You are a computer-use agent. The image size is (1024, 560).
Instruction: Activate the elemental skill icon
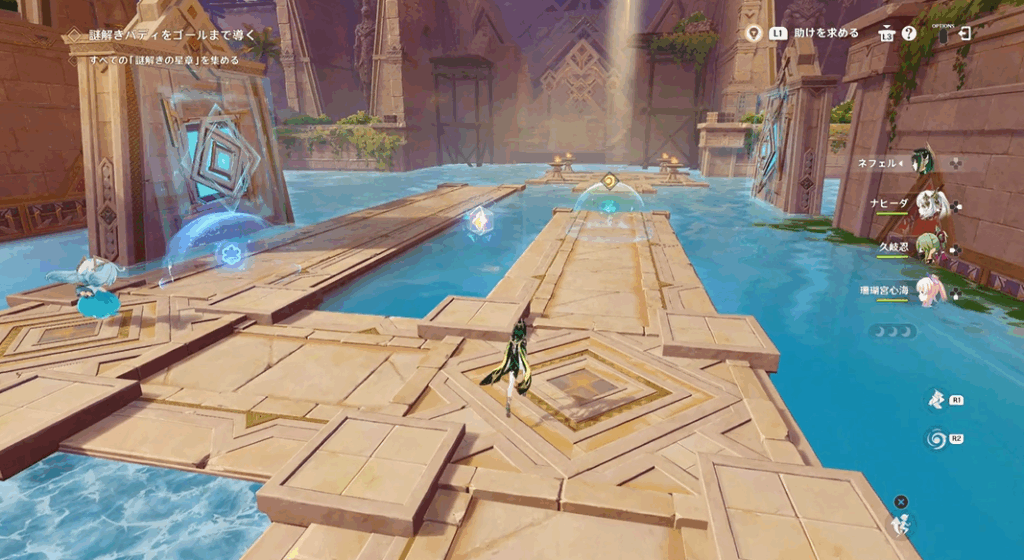click(935, 399)
